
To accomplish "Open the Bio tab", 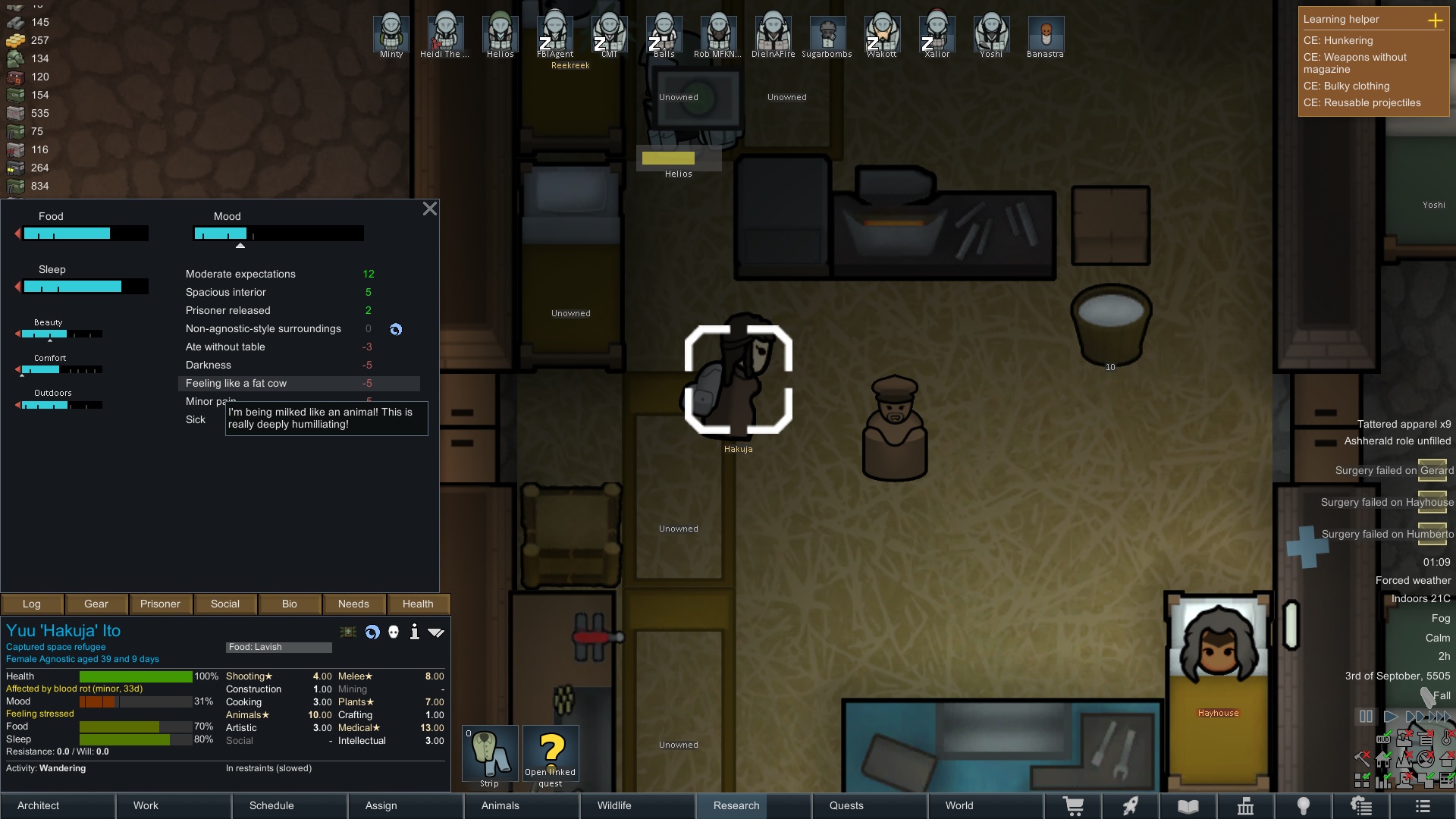I will (x=290, y=604).
